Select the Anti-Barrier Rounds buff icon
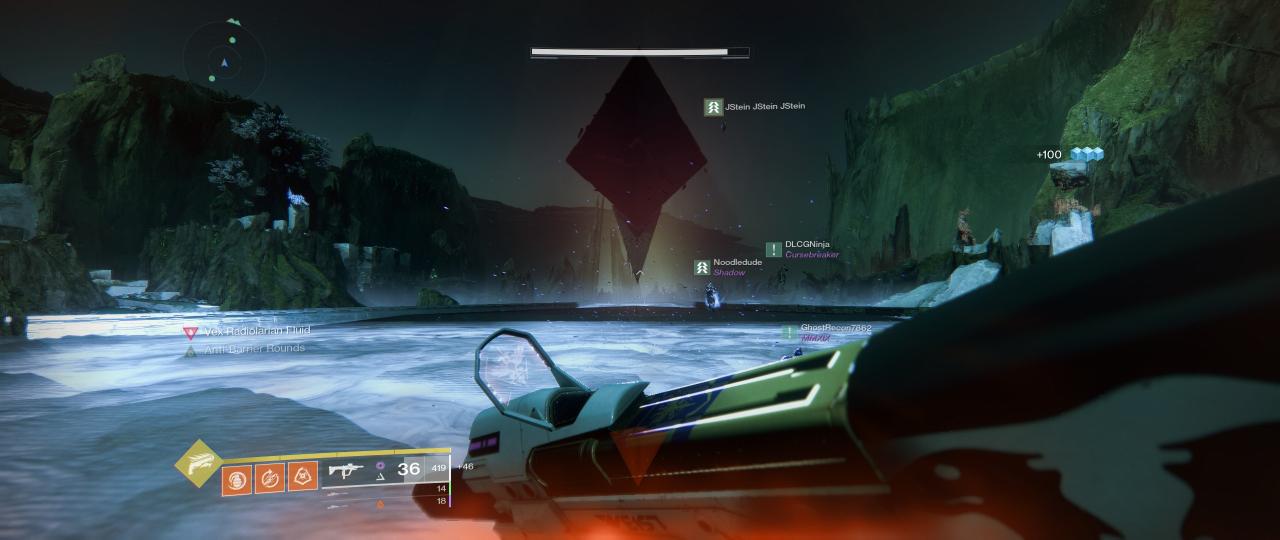This screenshot has height=540, width=1280. 190,349
